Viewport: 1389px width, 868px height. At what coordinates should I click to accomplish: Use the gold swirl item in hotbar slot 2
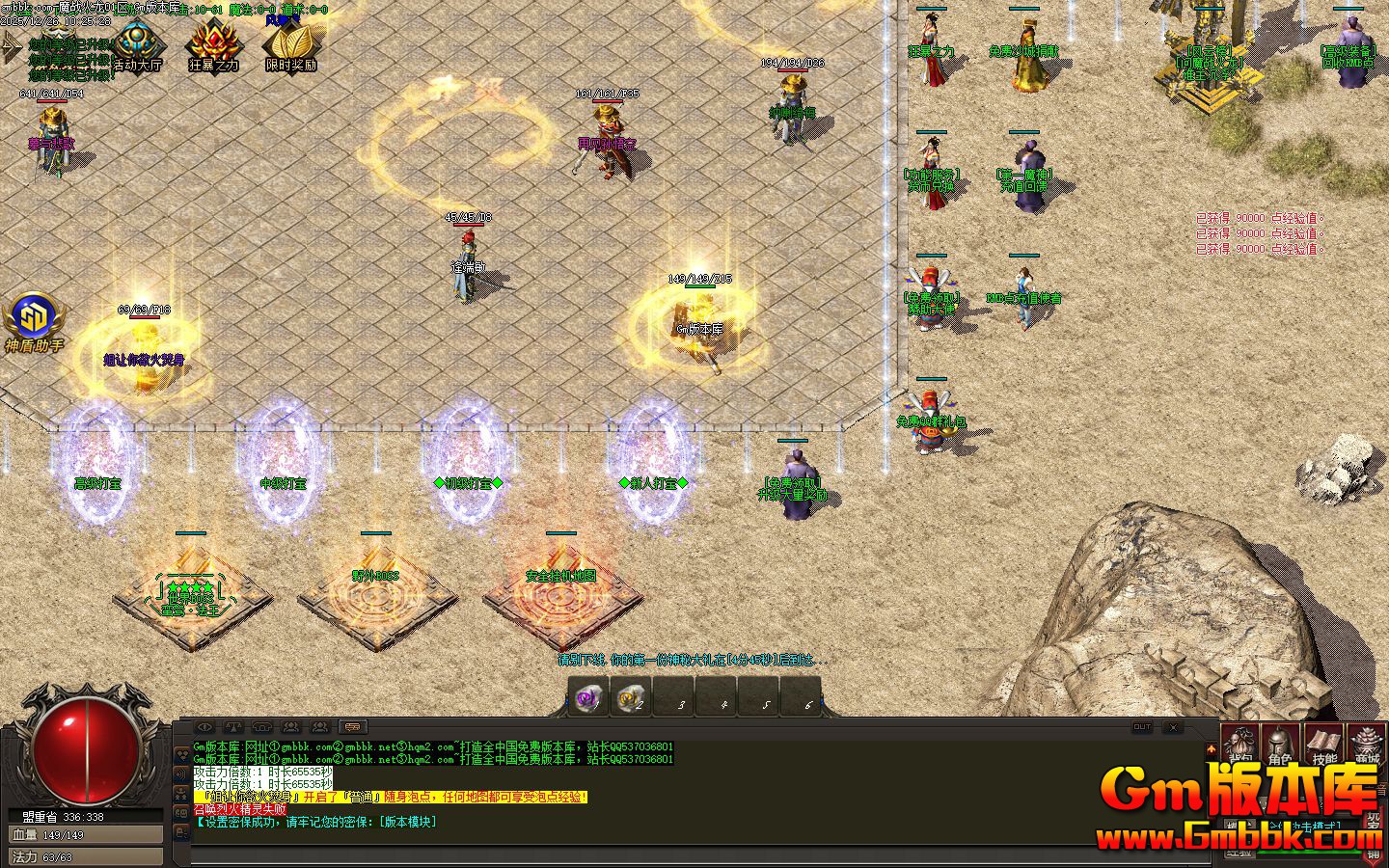click(632, 697)
